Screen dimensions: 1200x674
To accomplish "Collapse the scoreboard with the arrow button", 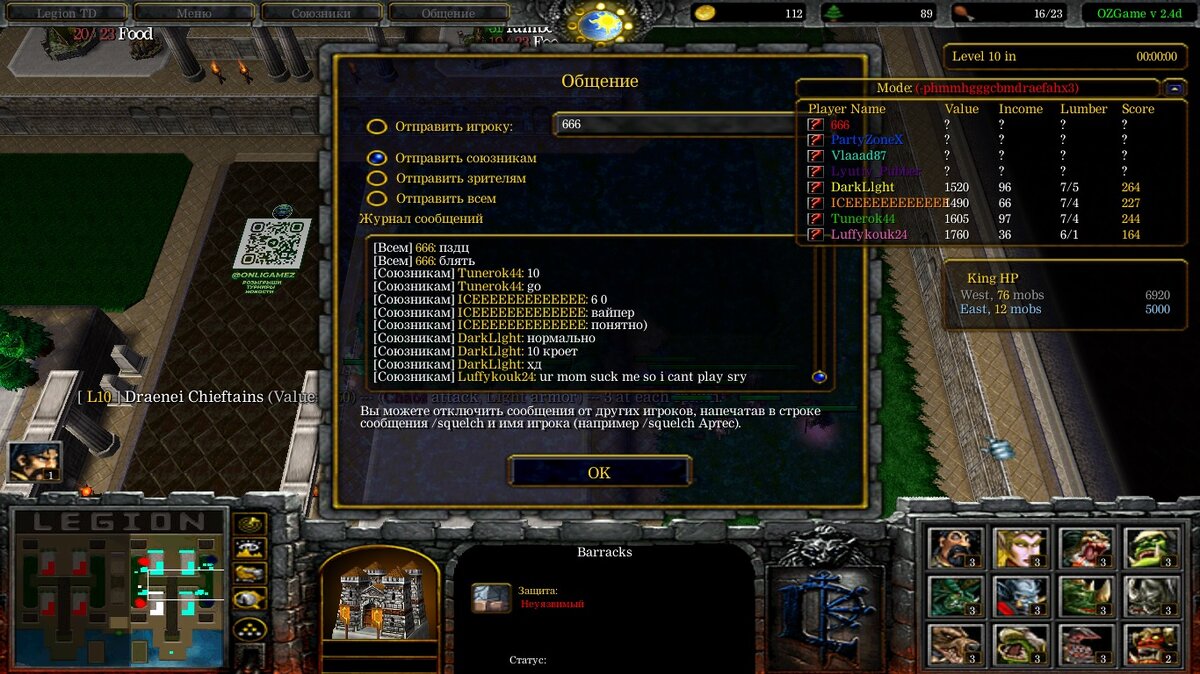I will [1174, 88].
